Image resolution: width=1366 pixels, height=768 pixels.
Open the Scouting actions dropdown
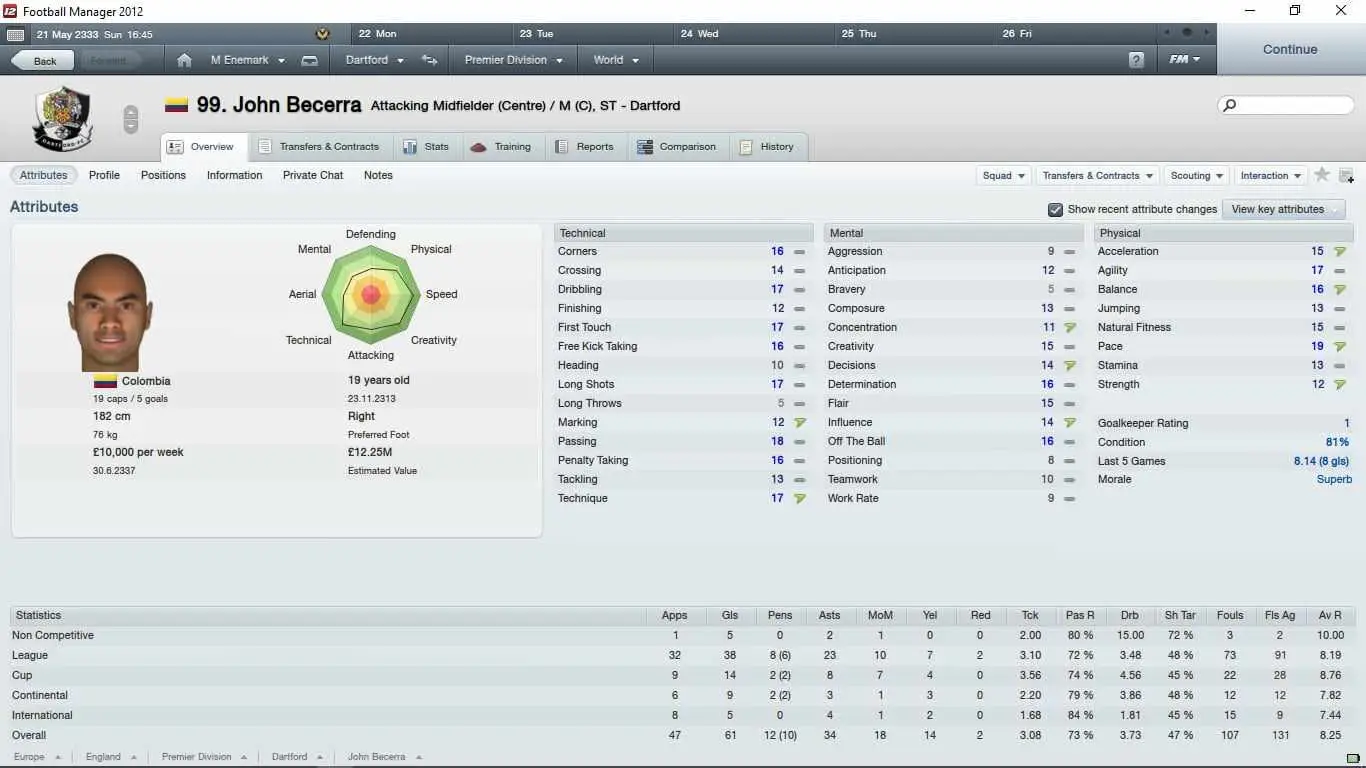(1197, 176)
